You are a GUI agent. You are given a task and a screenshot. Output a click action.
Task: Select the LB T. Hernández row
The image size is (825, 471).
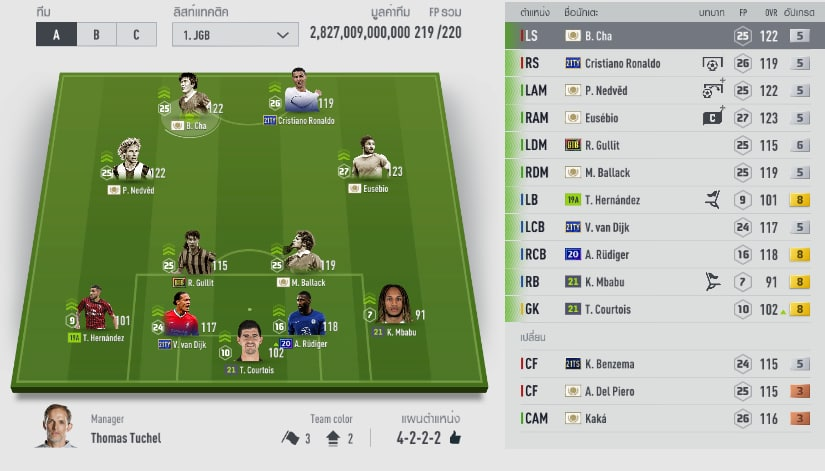pos(664,200)
